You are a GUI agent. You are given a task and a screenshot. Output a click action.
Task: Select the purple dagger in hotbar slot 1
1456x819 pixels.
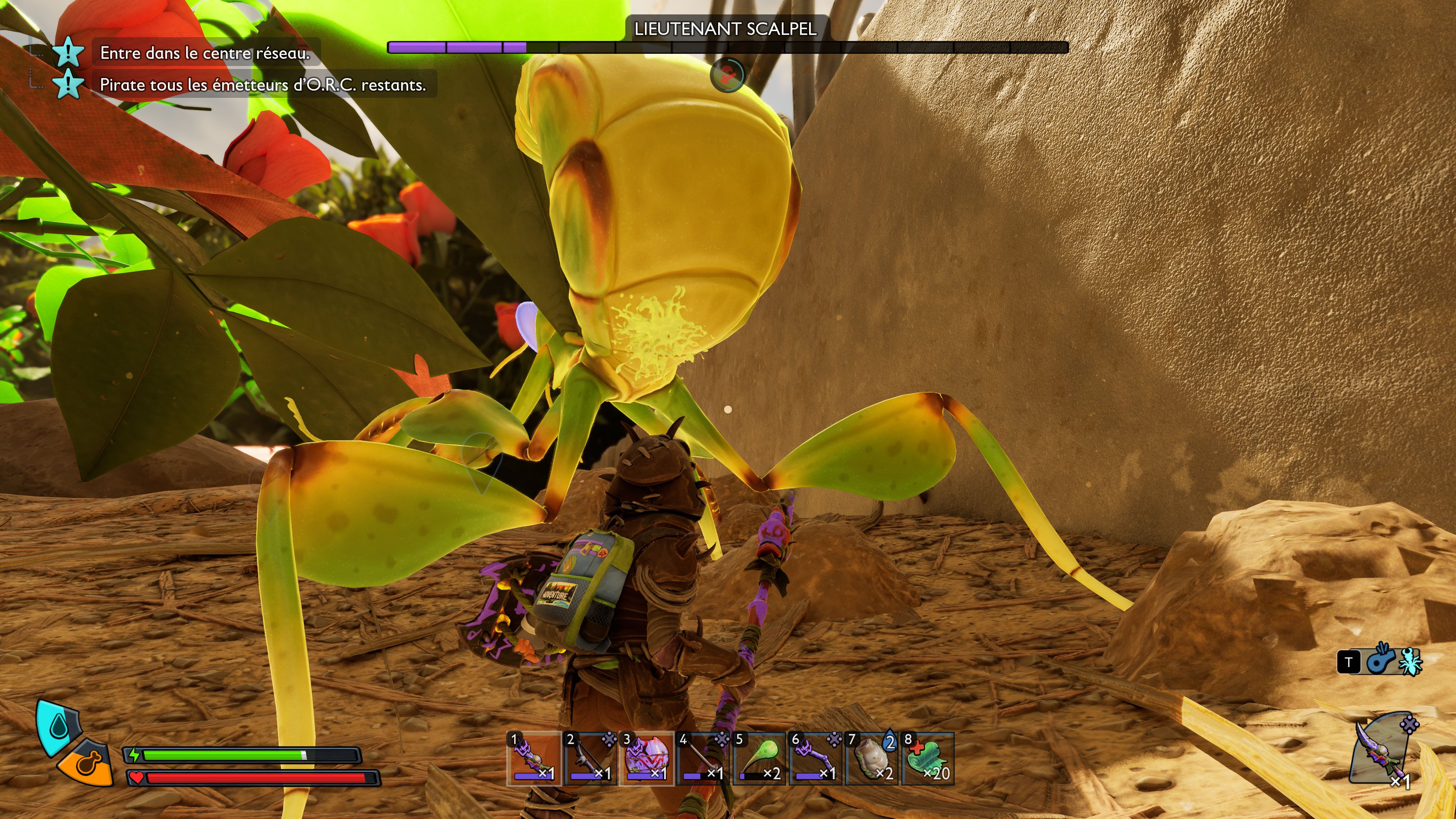(533, 758)
